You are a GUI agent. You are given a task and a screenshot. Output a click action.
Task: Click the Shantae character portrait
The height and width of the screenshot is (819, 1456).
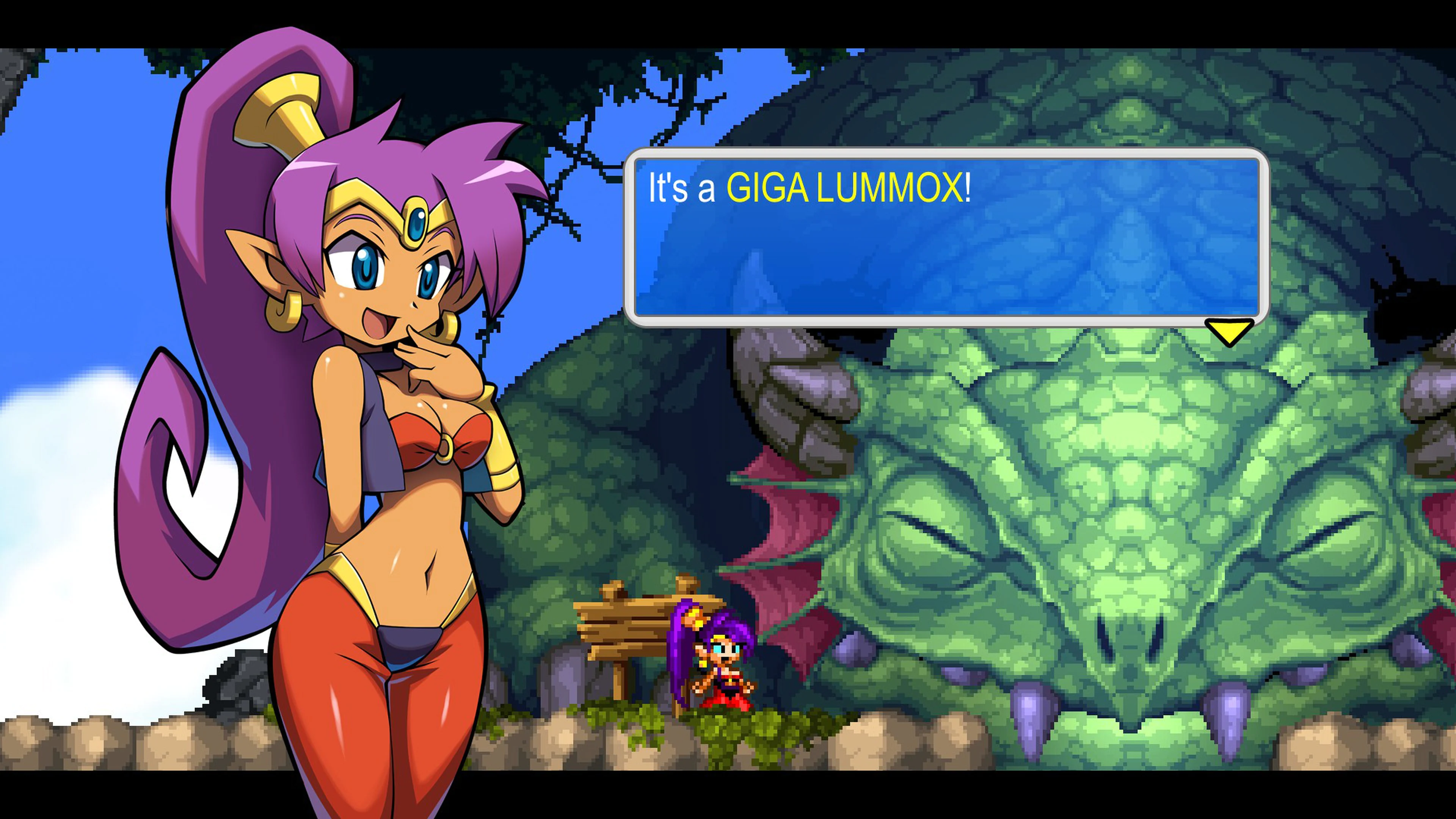[x=367, y=395]
